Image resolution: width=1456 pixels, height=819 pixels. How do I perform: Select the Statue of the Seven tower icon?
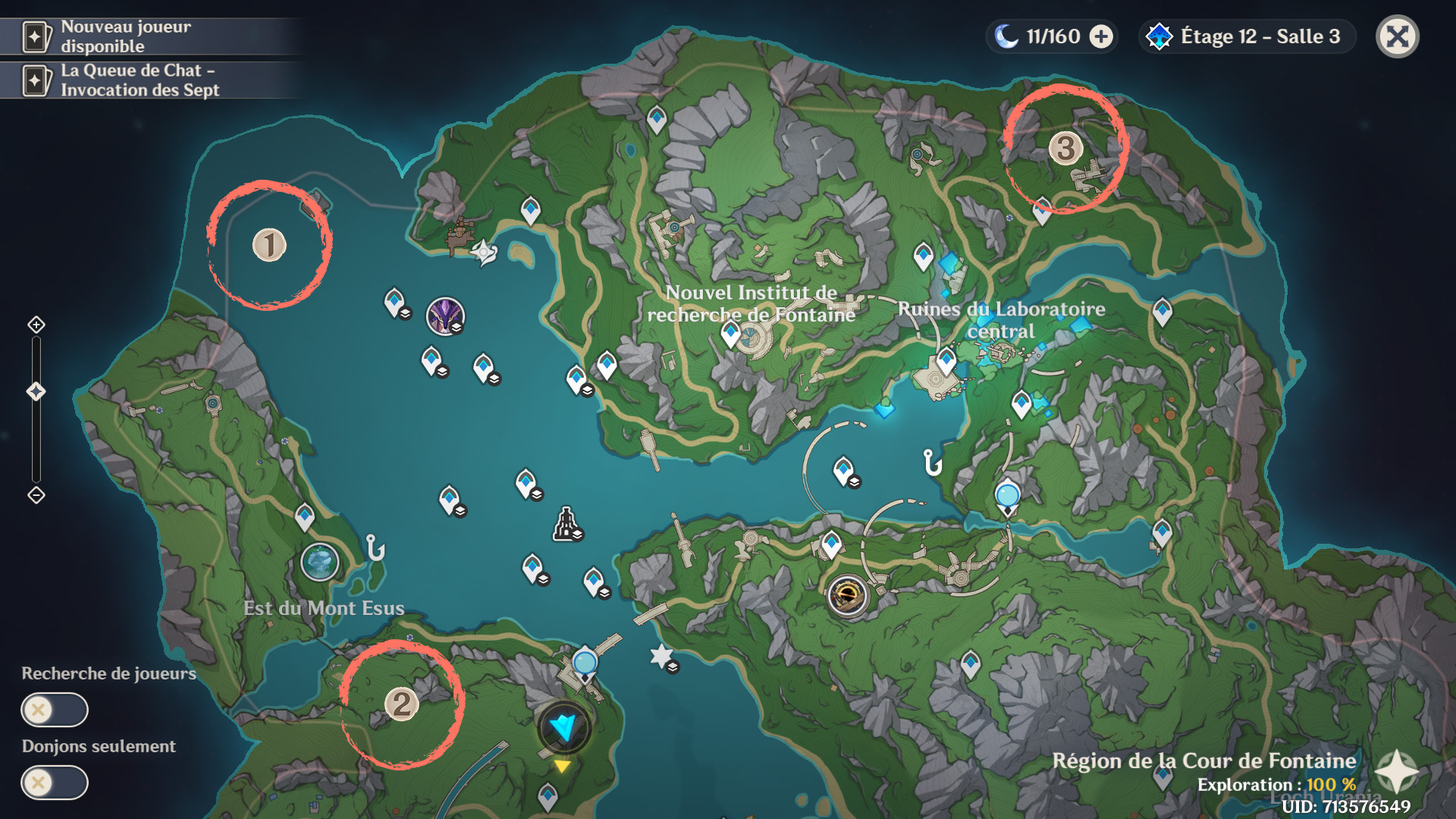click(x=566, y=524)
